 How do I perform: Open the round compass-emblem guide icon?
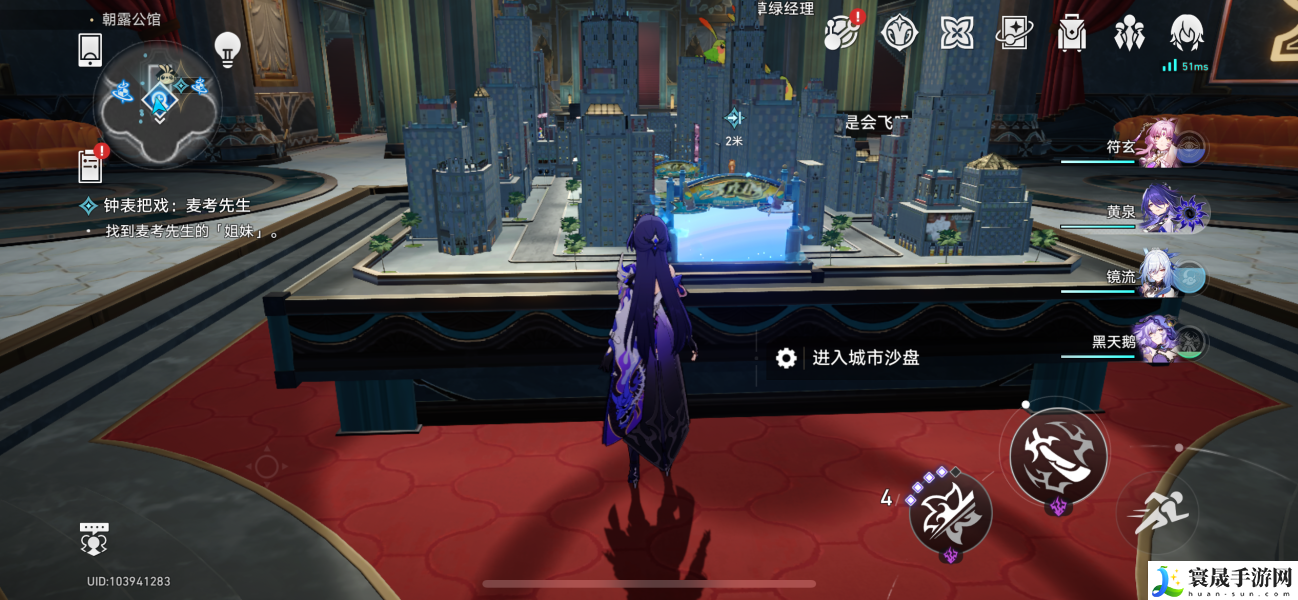pos(899,33)
